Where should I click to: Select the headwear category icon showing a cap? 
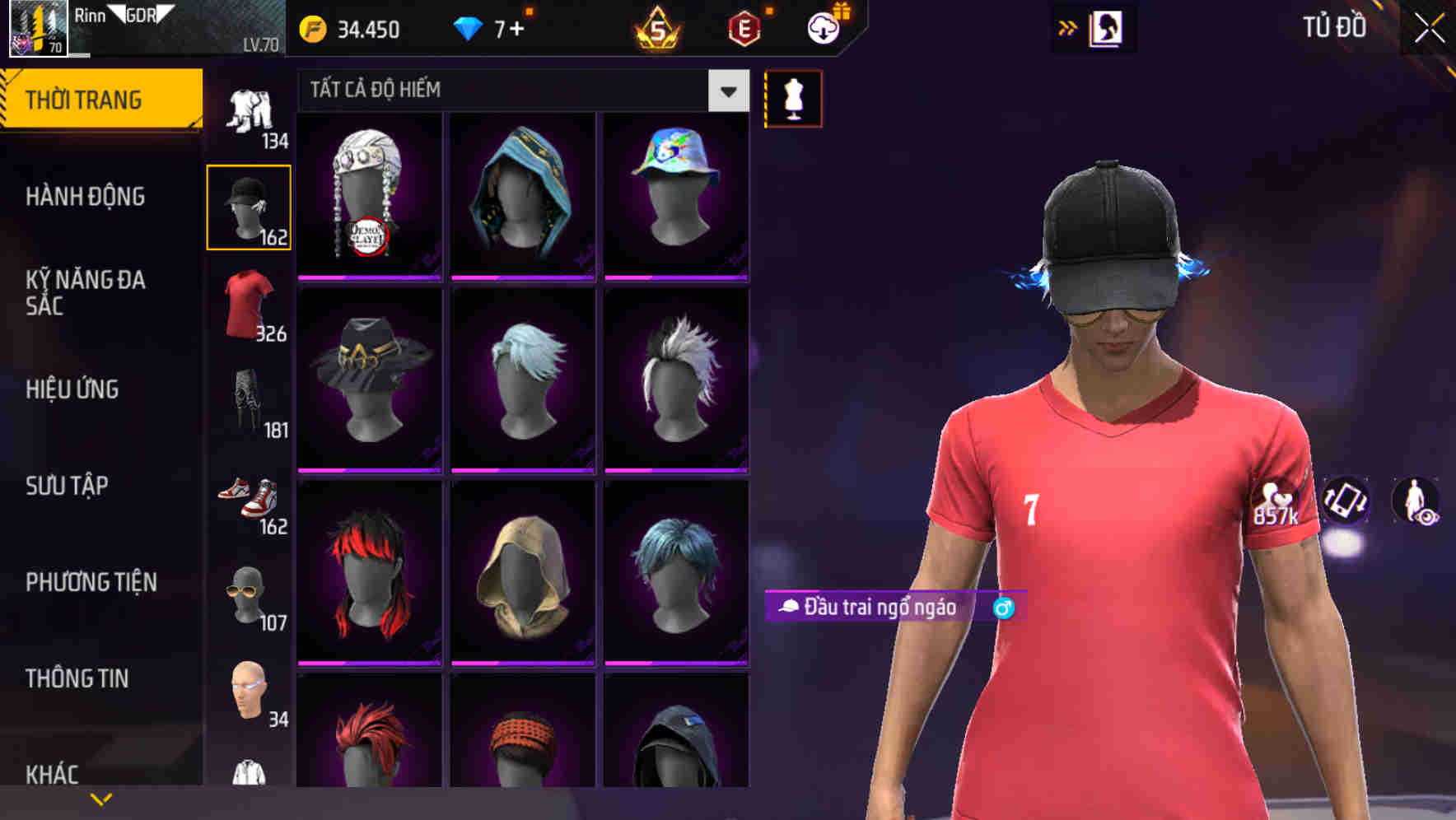tap(250, 204)
